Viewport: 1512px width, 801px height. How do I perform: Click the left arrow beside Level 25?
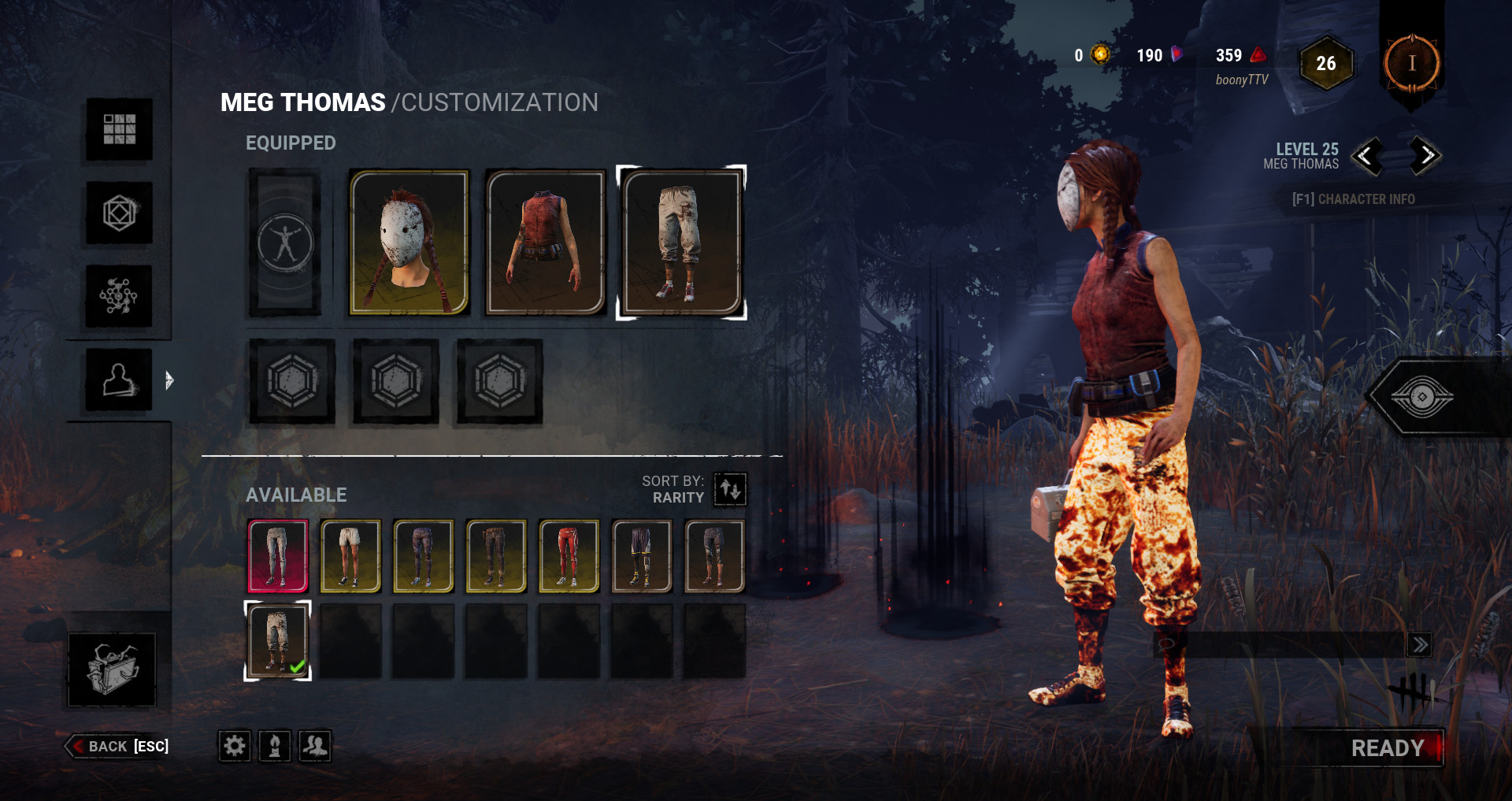point(1368,156)
